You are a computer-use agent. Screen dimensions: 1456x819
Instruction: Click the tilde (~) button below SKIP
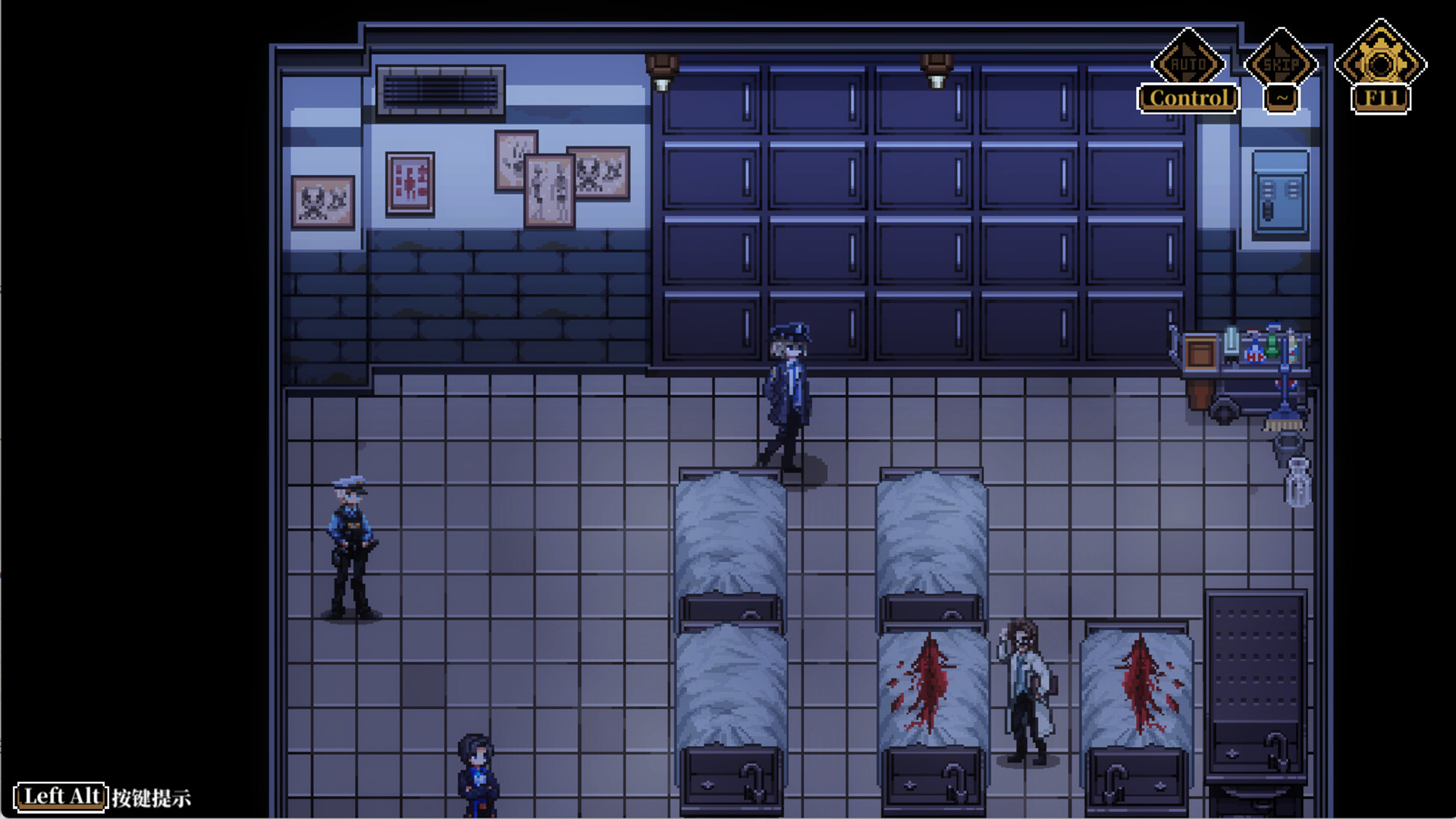[x=1282, y=97]
